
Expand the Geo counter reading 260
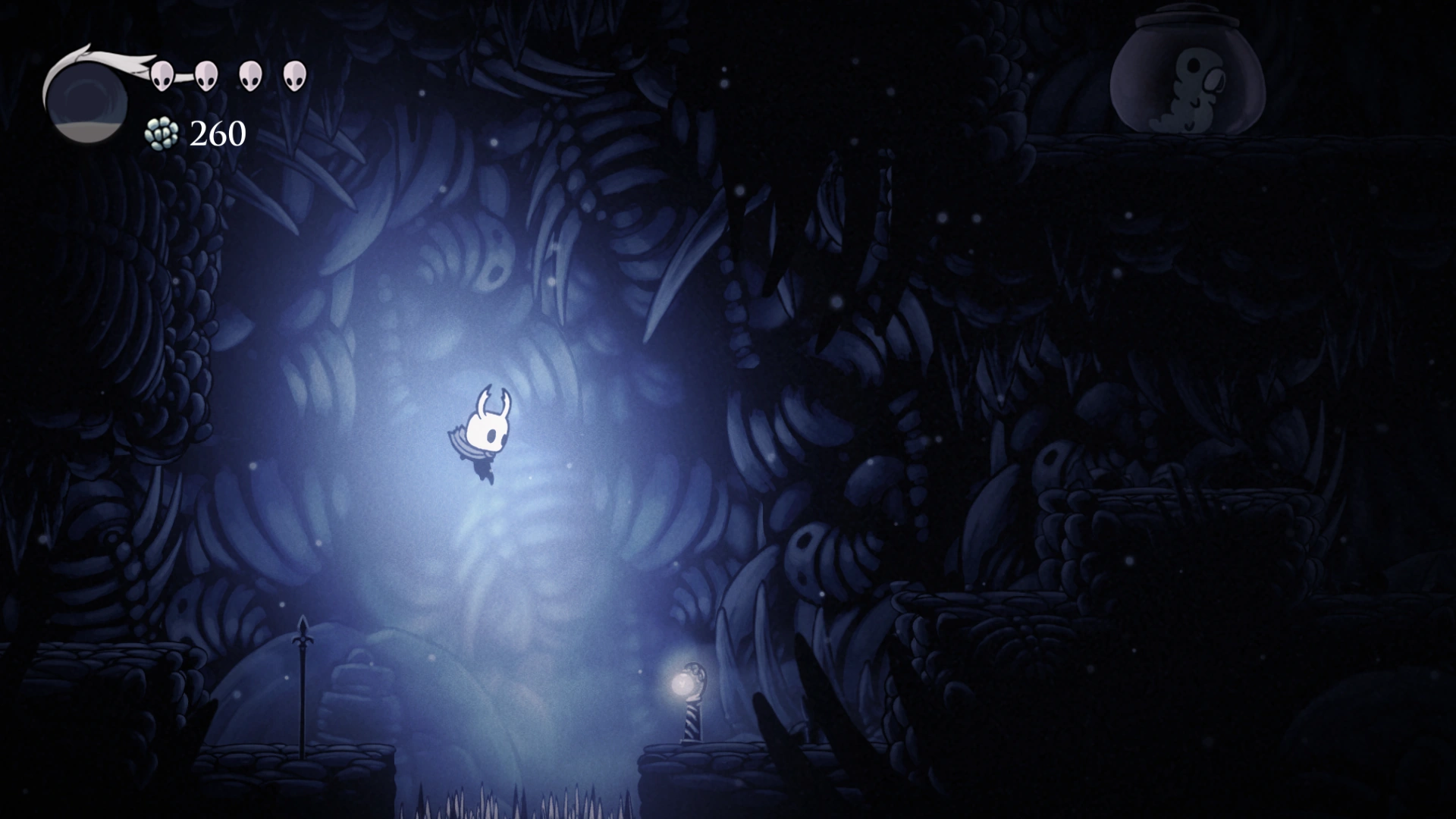pos(218,134)
